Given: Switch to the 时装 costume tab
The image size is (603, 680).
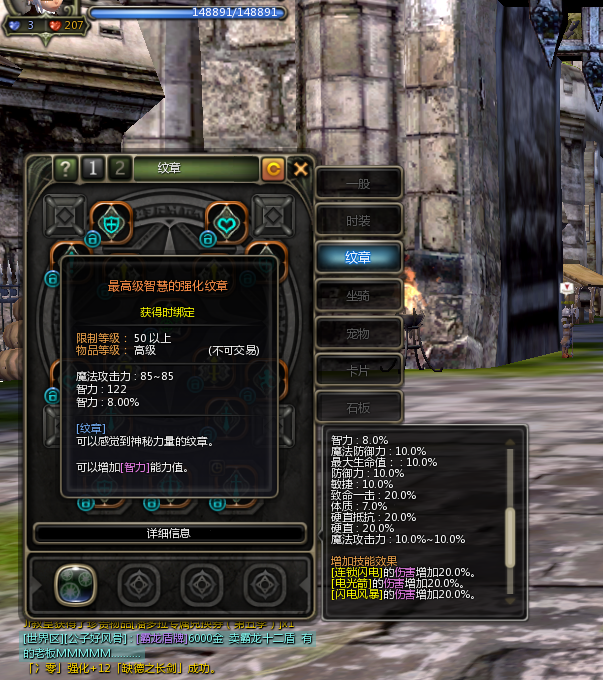Looking at the screenshot, I should point(358,221).
